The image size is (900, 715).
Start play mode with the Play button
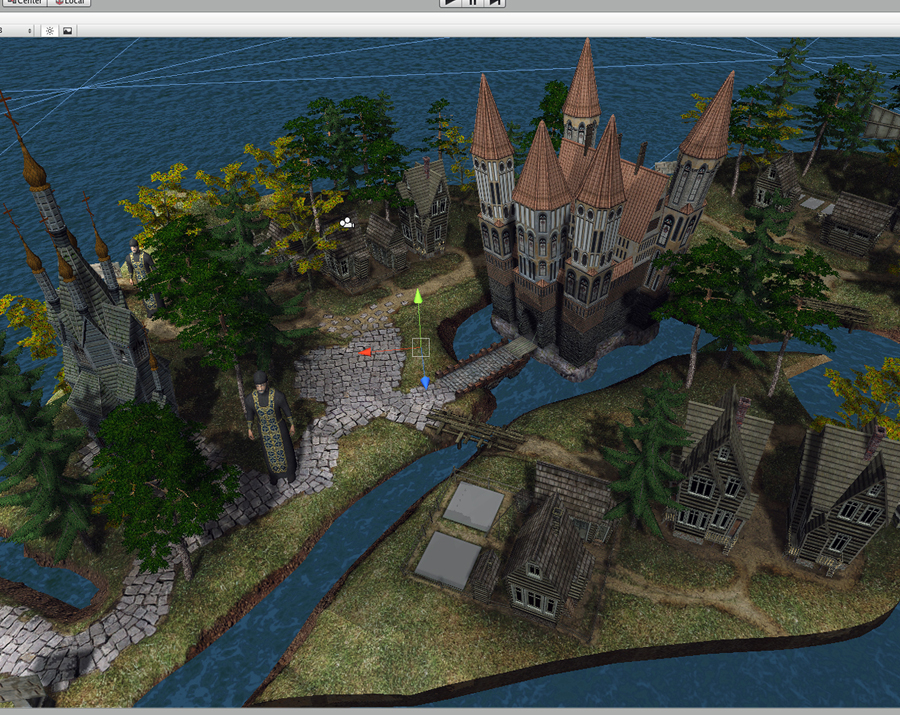tap(452, 3)
